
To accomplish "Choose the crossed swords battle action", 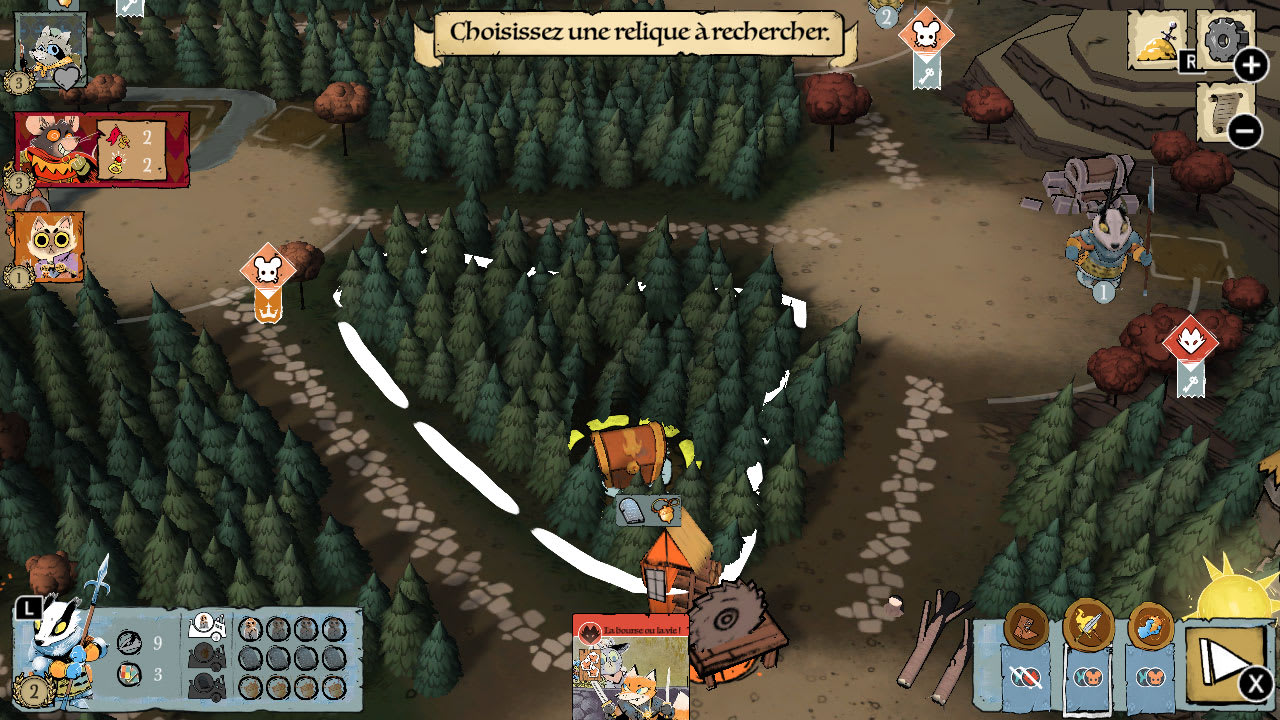I will click(x=1088, y=627).
